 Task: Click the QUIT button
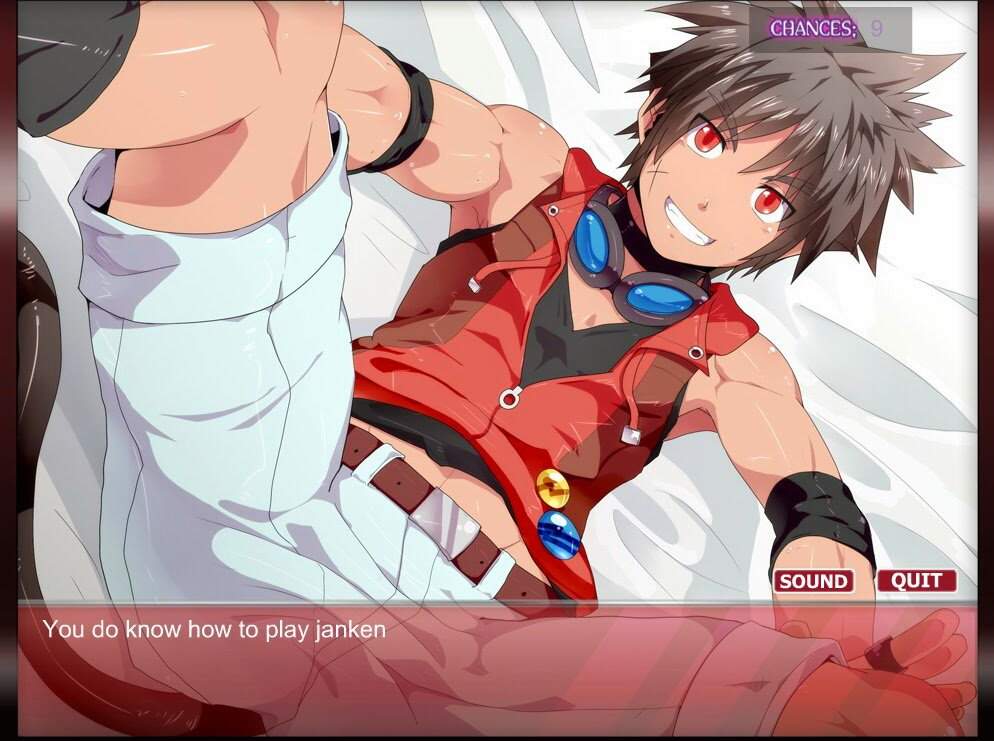coord(916,581)
